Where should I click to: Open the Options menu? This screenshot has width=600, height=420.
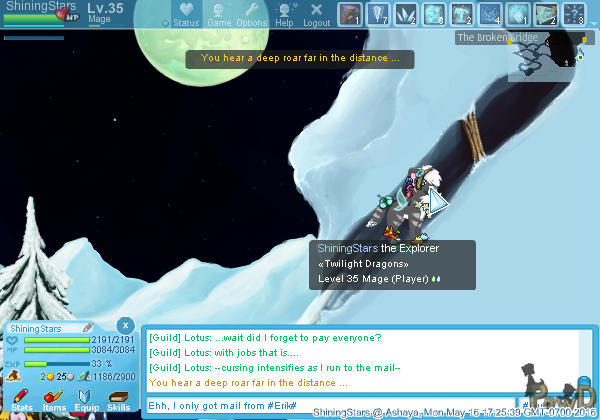point(251,14)
